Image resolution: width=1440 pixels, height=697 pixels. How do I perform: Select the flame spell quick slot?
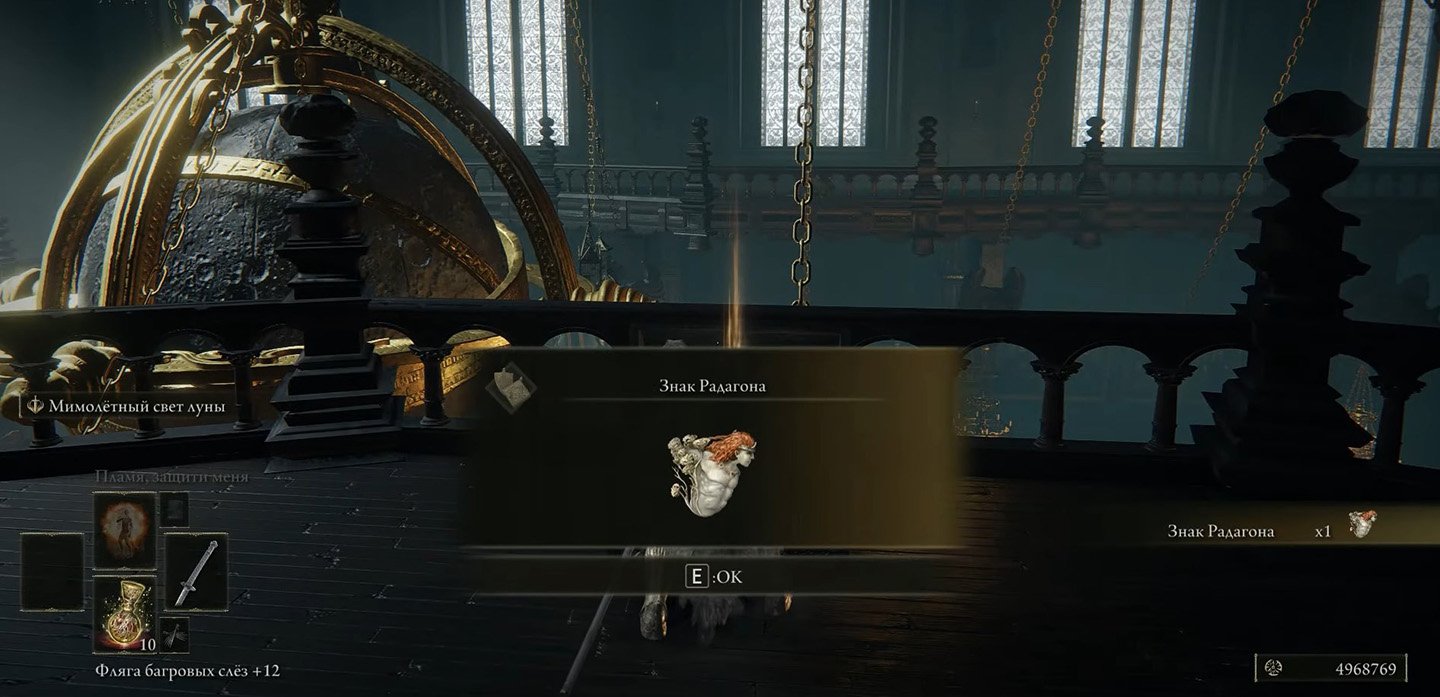(125, 531)
